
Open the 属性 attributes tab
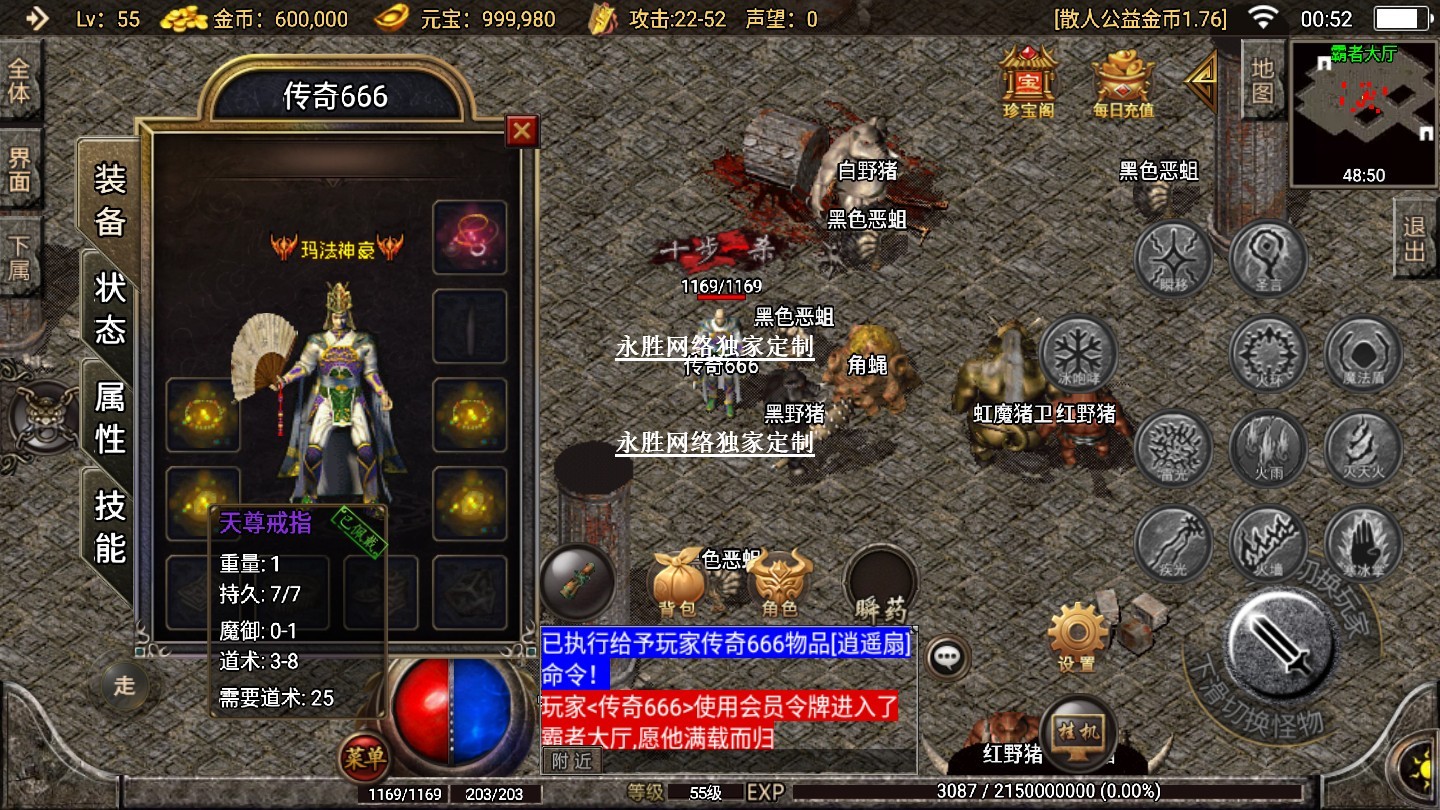110,417
